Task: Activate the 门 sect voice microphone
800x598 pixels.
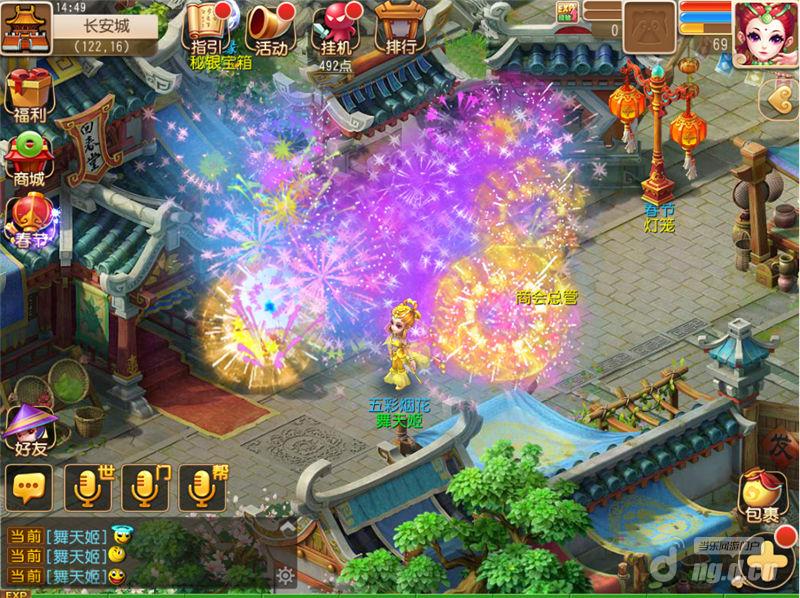Action: coord(145,488)
